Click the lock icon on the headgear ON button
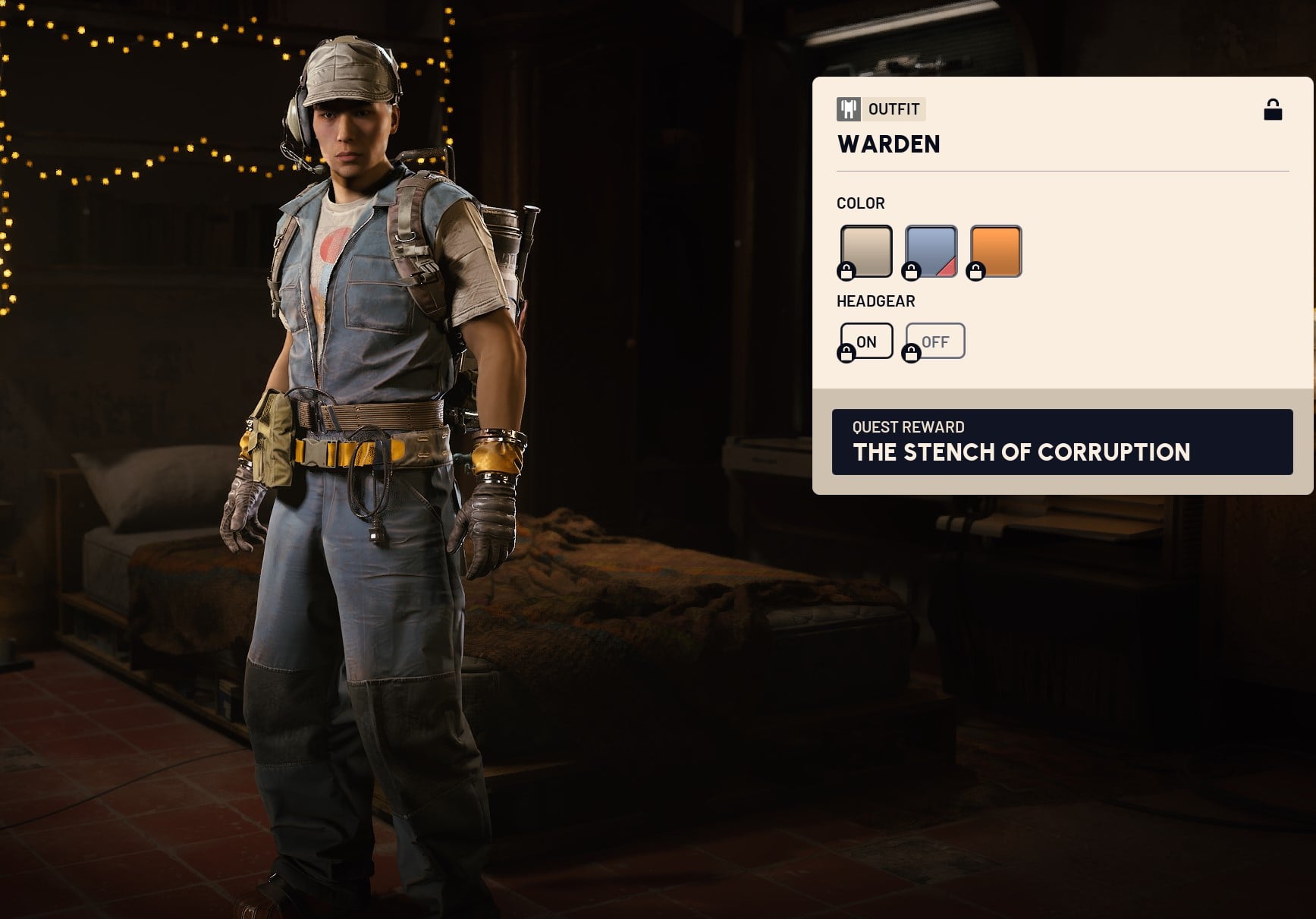Screen dimensions: 1316x919 (847, 351)
